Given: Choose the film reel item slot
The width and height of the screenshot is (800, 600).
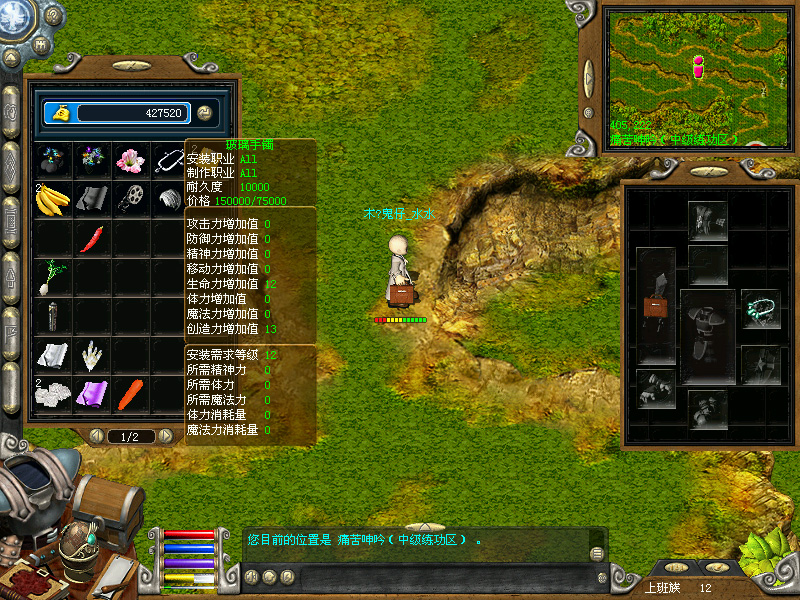Looking at the screenshot, I should tap(130, 198).
